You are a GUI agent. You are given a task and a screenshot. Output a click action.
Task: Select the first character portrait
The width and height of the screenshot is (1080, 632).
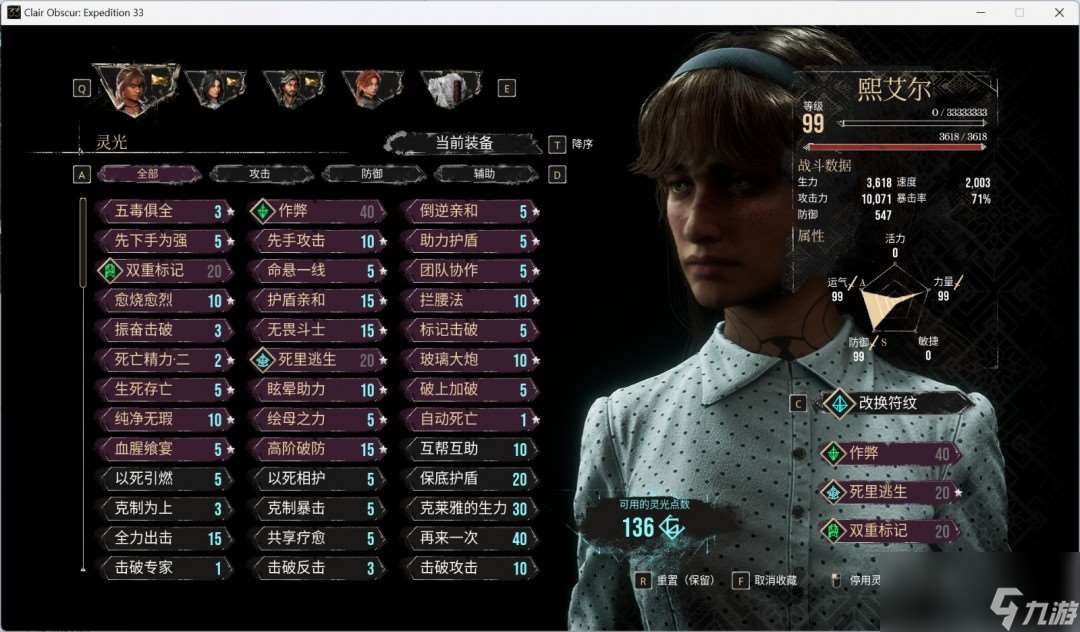pyautogui.click(x=134, y=87)
